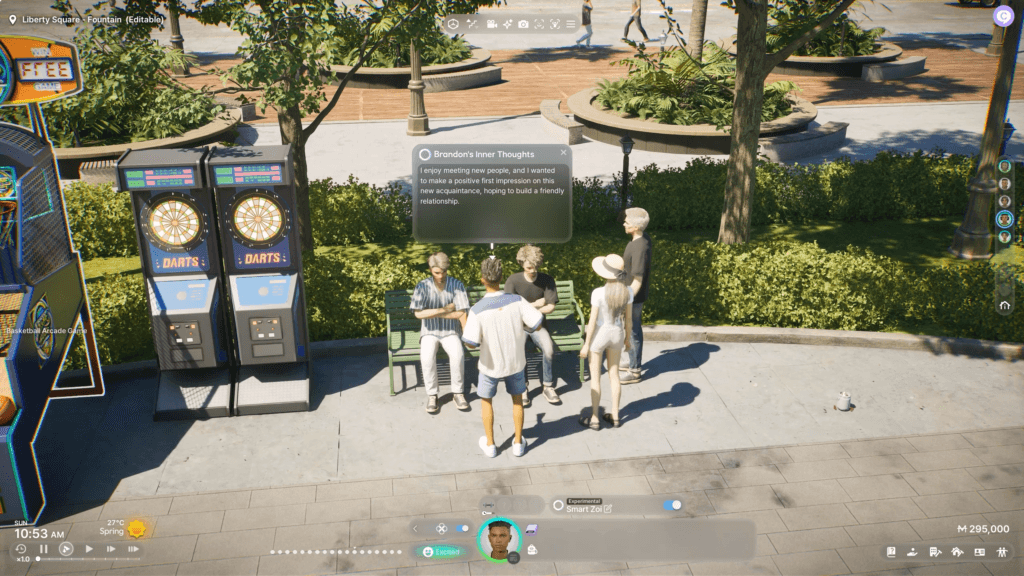Click the Excited mood indicator

click(x=440, y=551)
